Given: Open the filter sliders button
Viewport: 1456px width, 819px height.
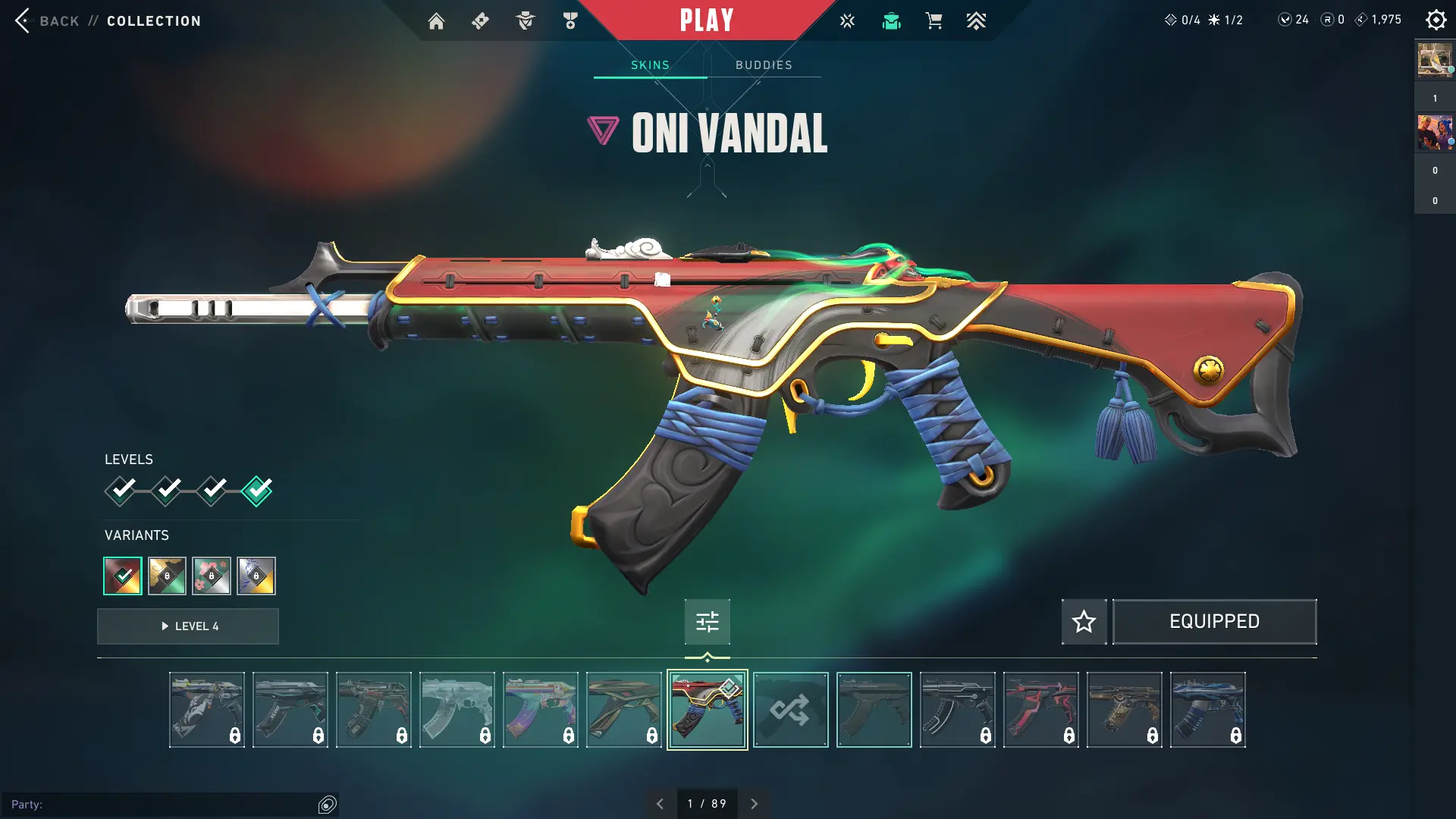Looking at the screenshot, I should (x=707, y=622).
